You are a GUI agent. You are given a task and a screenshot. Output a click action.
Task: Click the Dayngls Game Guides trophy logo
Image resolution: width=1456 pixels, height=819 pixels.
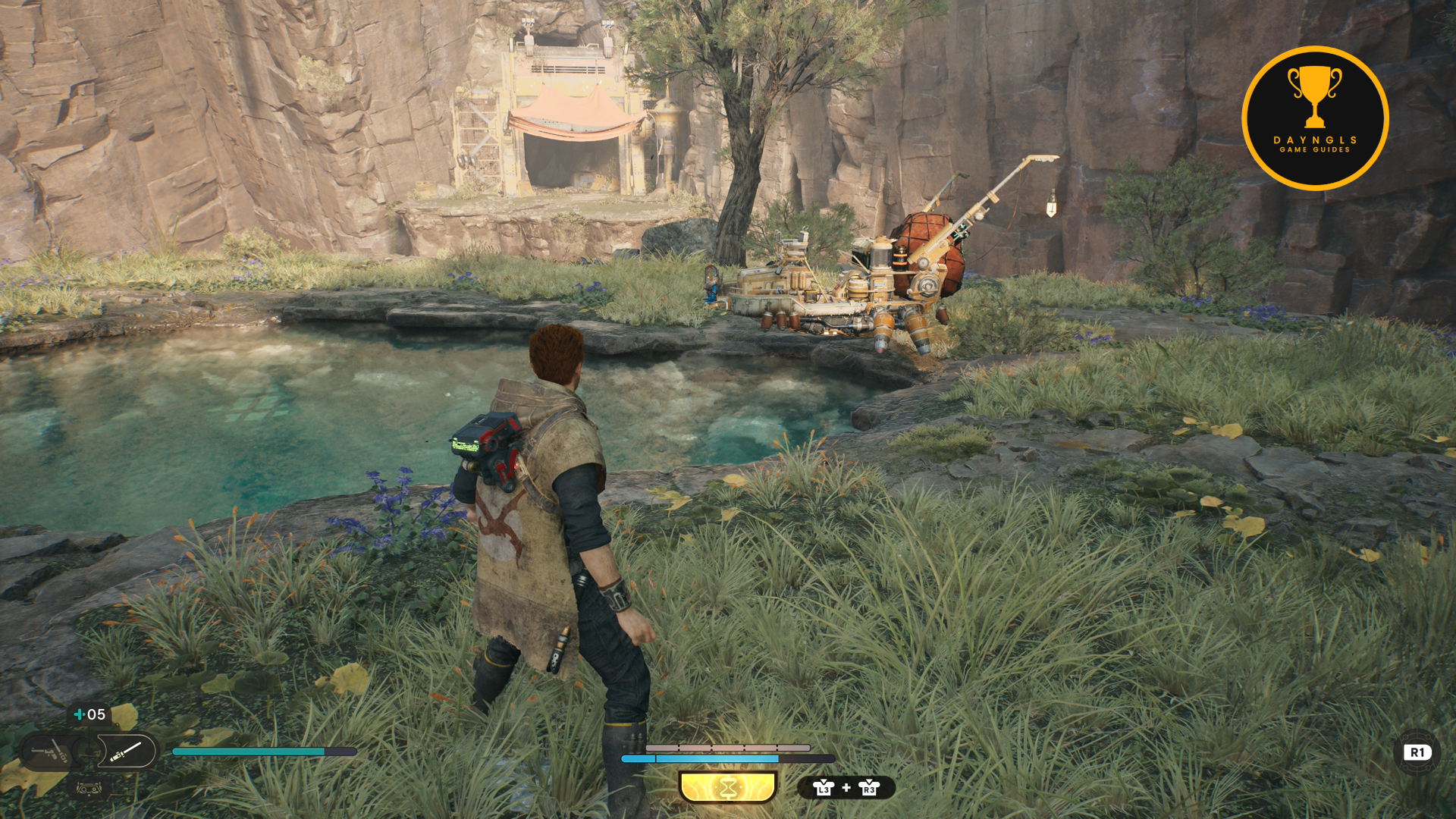point(1315,118)
